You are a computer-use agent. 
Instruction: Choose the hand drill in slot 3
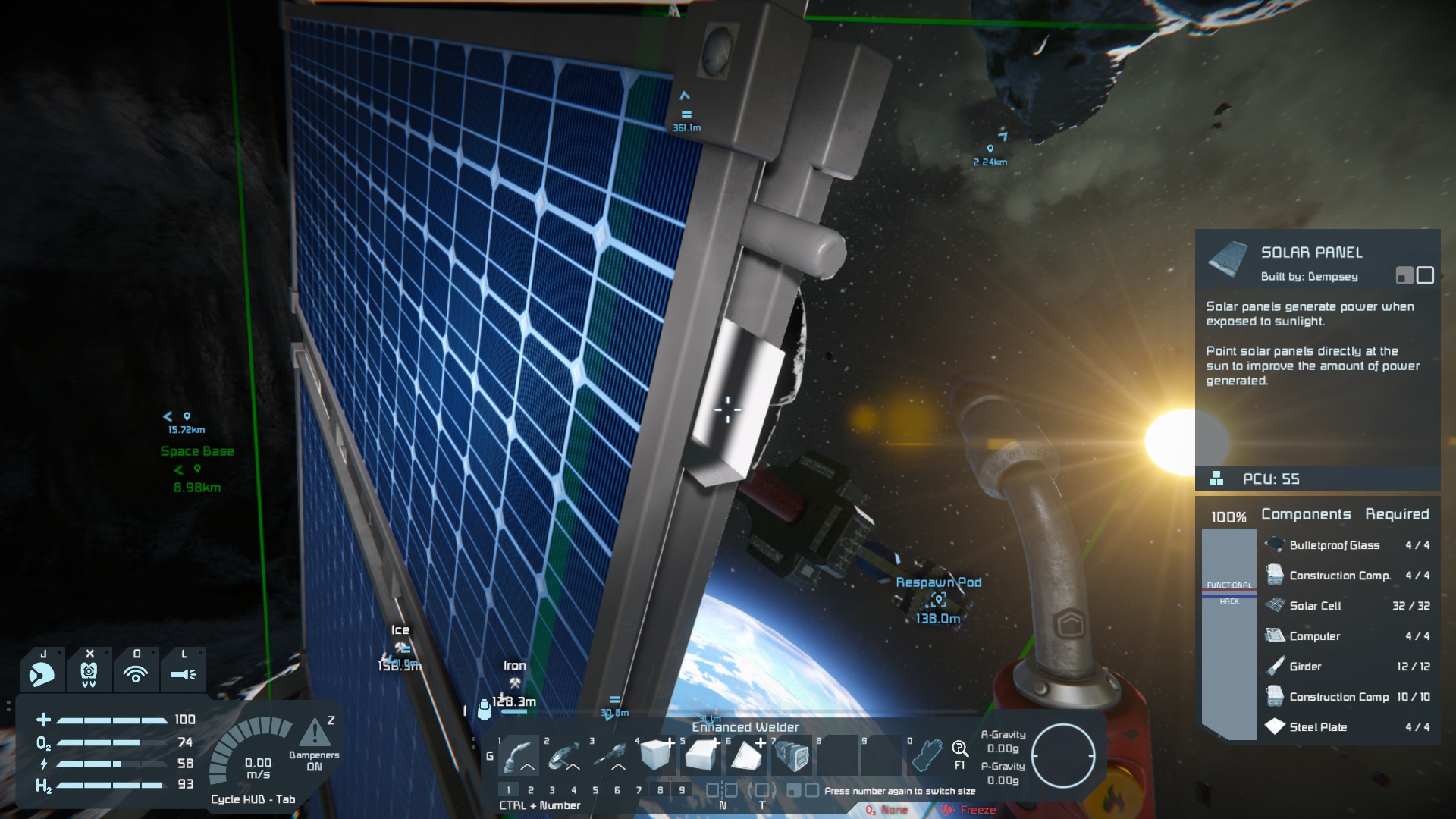610,755
